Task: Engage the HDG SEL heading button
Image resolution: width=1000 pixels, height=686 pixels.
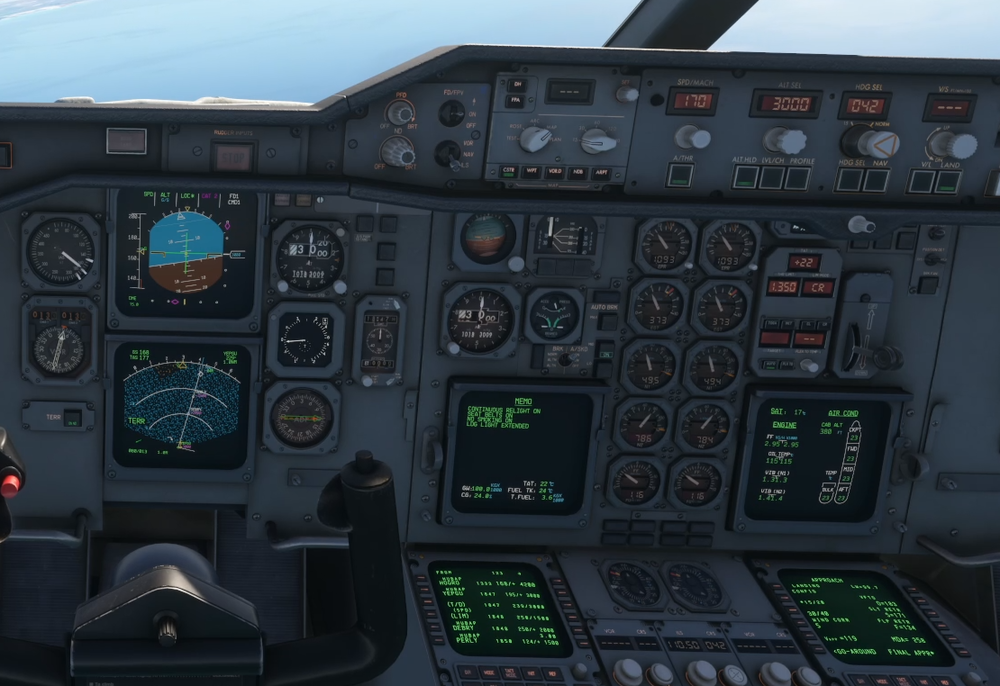Action: point(849,180)
